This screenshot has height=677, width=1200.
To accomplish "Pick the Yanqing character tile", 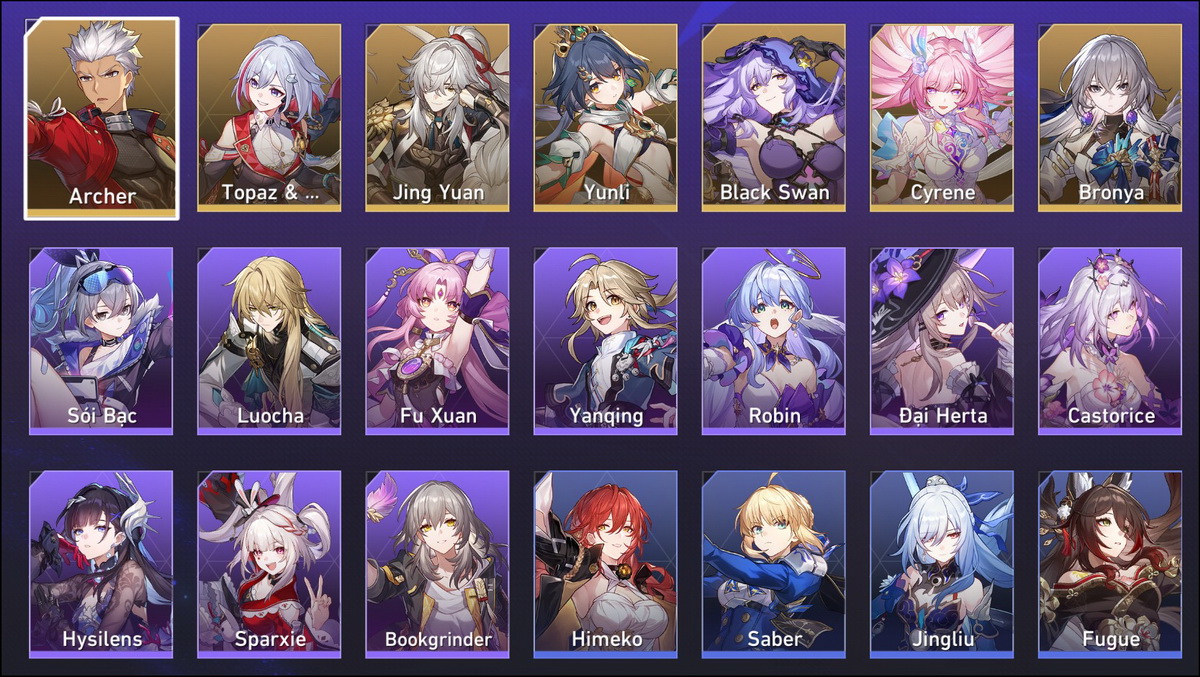I will point(605,341).
